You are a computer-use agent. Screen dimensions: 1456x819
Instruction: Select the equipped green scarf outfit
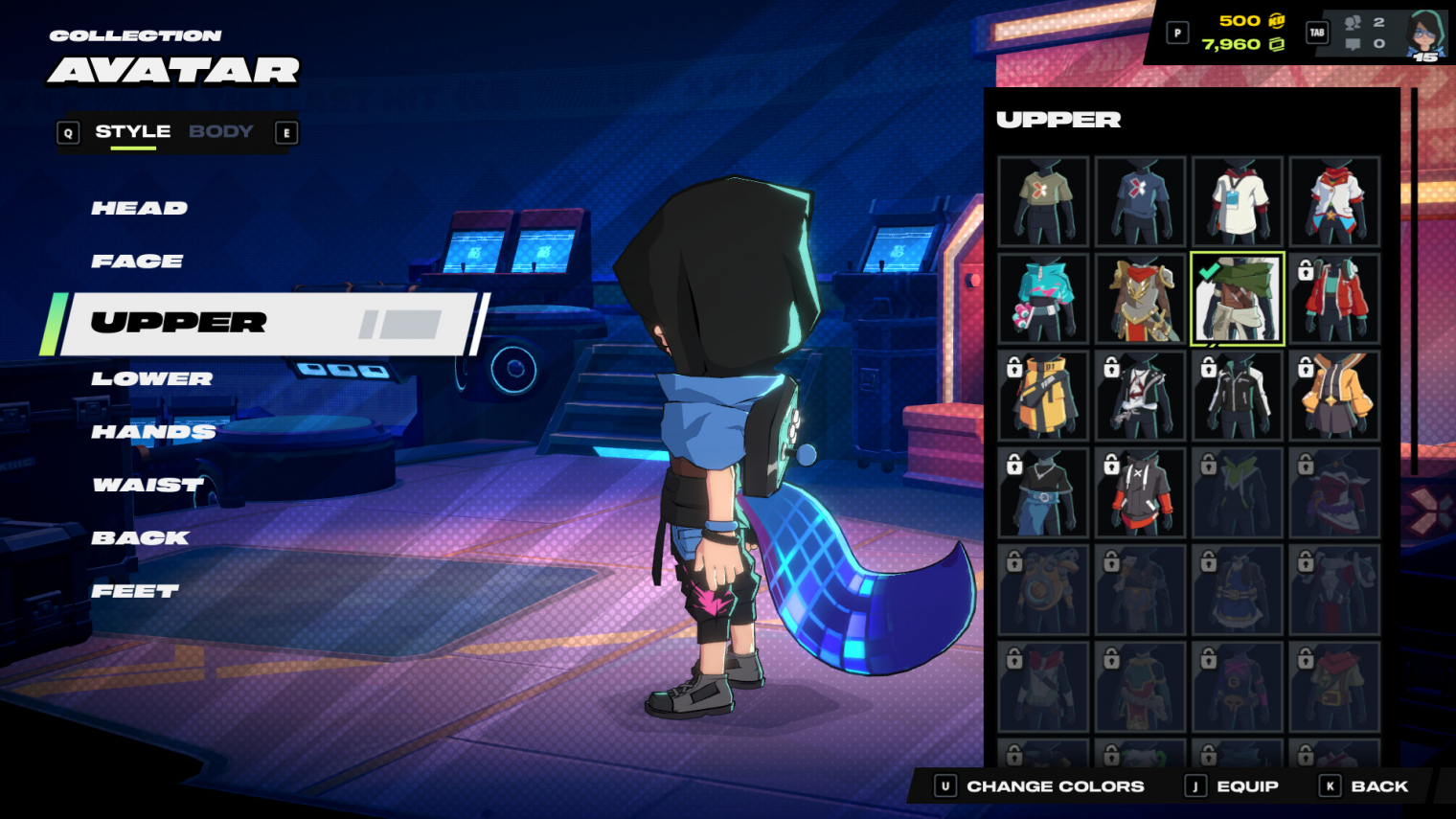click(x=1237, y=299)
